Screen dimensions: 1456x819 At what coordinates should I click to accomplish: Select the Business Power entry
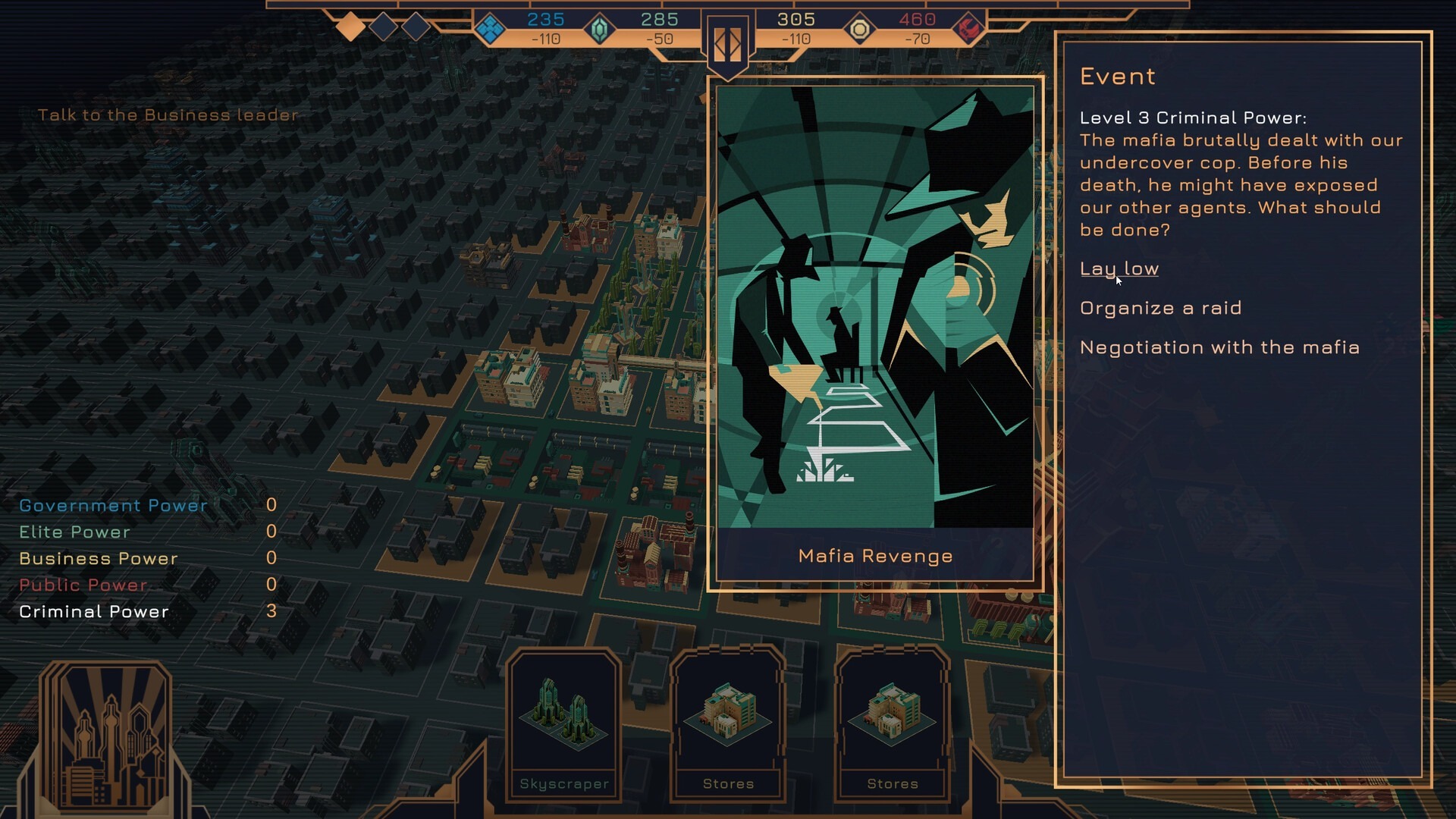pyautogui.click(x=99, y=559)
